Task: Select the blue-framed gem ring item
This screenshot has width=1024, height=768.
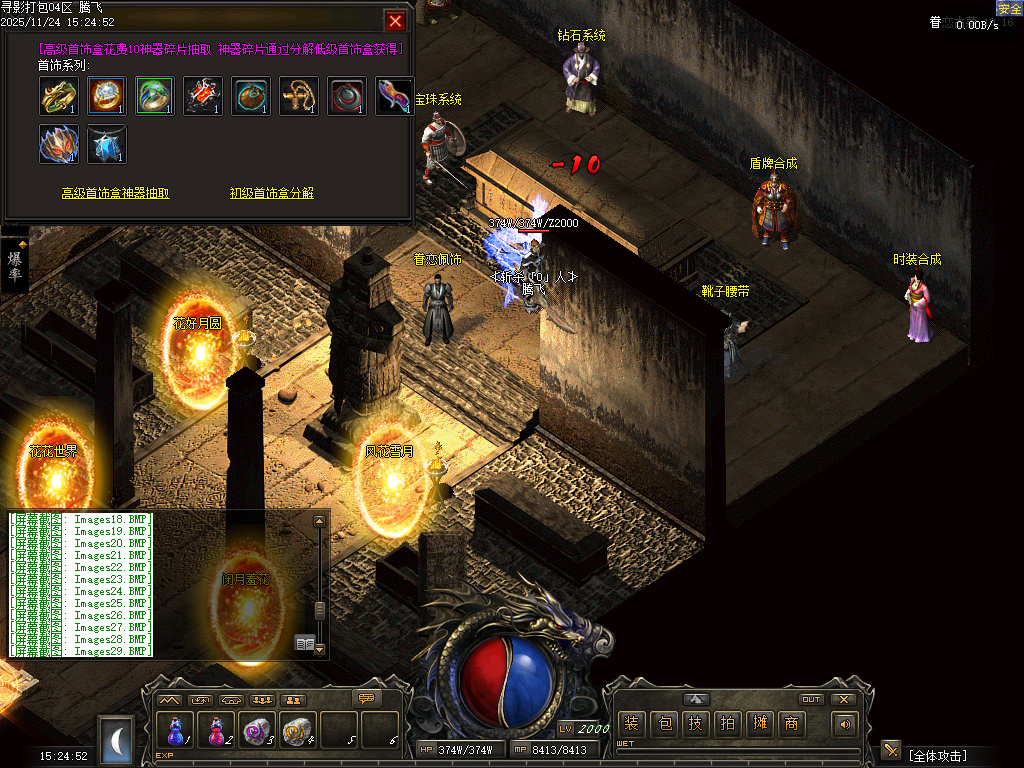Action: click(107, 96)
